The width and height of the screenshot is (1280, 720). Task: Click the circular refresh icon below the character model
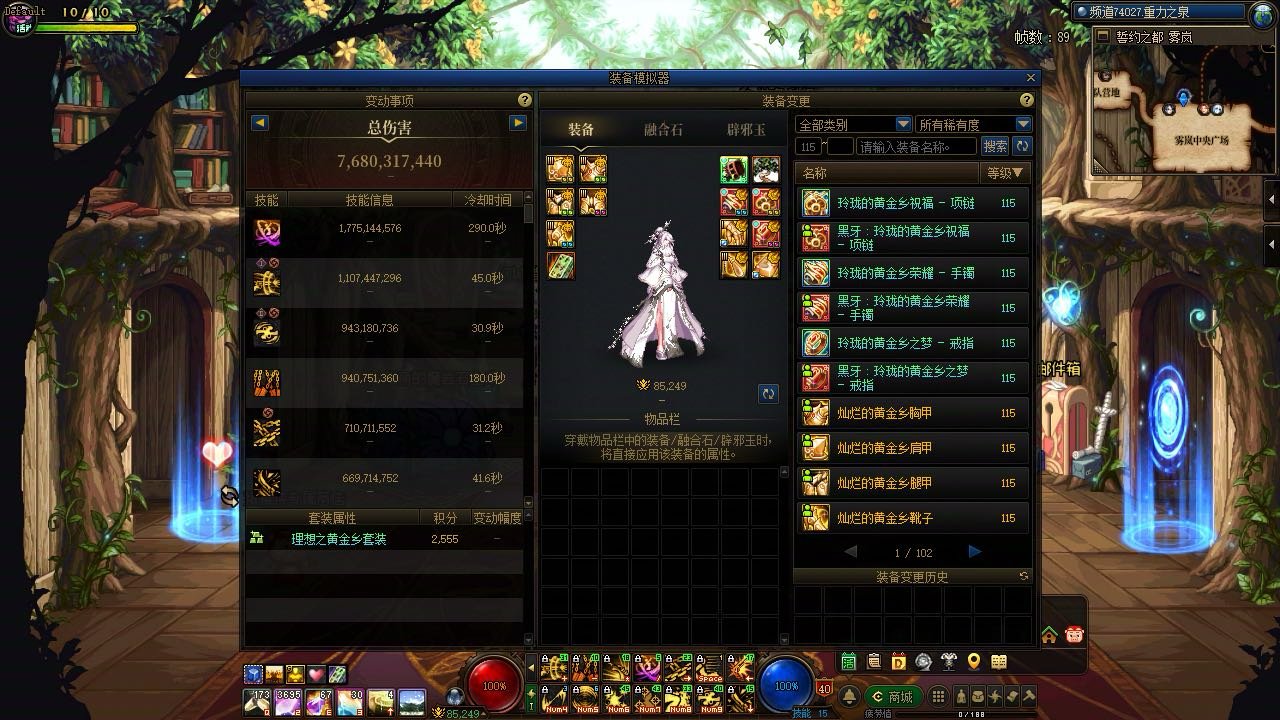tap(768, 394)
